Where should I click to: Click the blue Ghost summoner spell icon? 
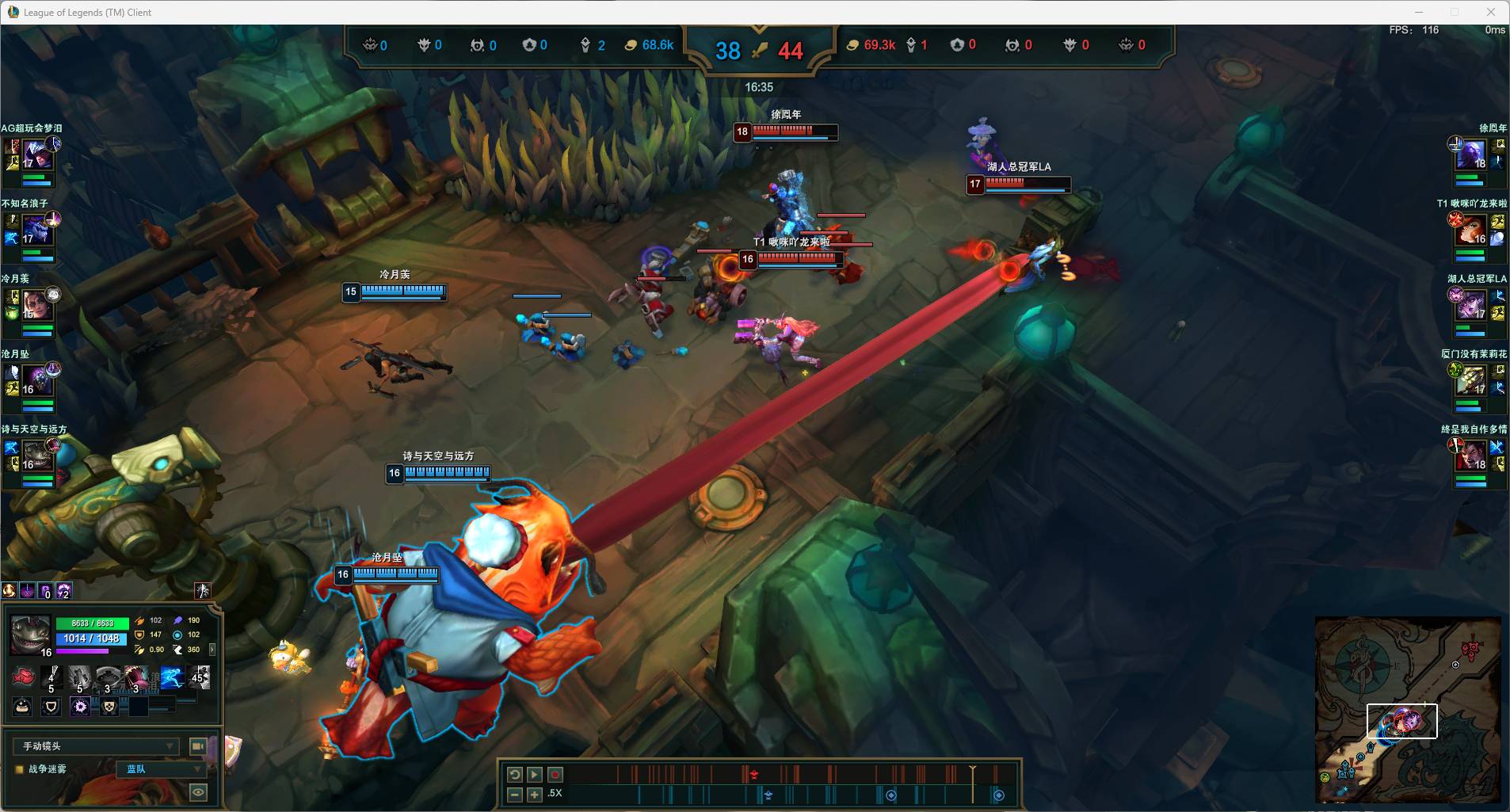coord(172,678)
